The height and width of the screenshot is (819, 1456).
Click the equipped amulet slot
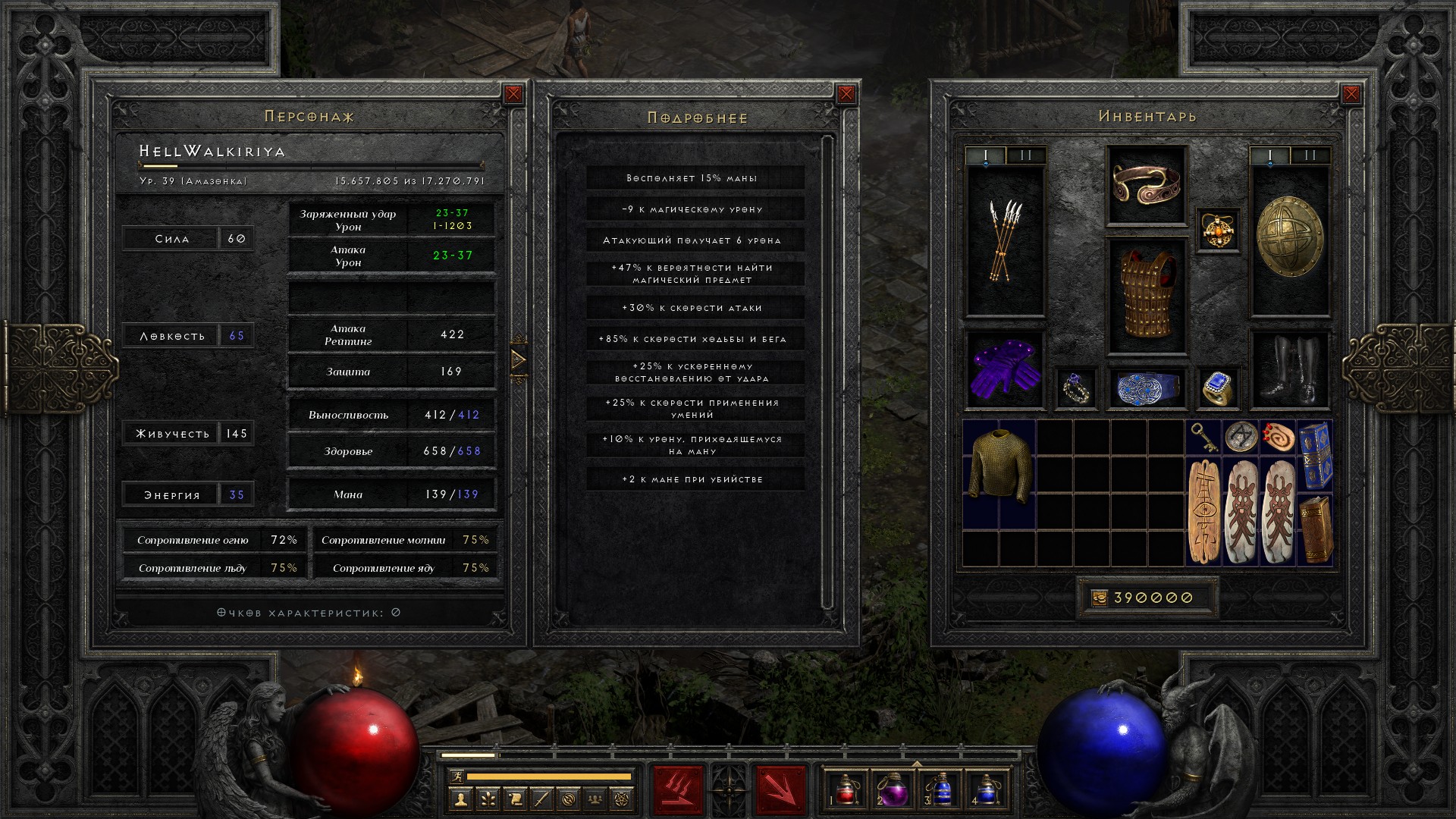[x=1218, y=231]
